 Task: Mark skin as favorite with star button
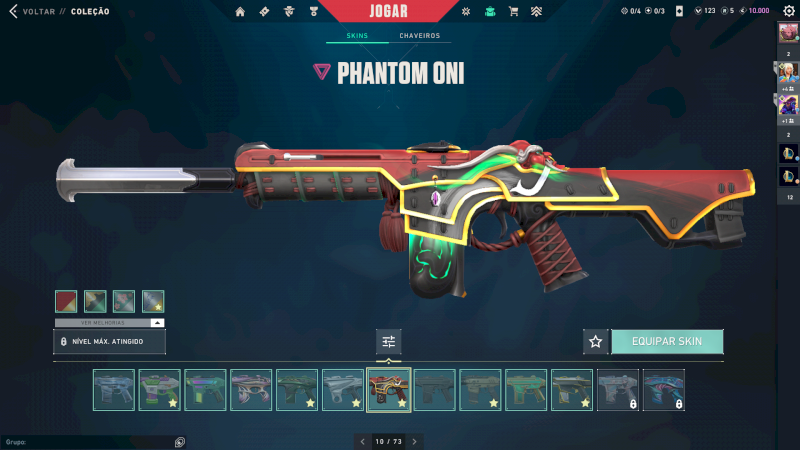[x=596, y=341]
